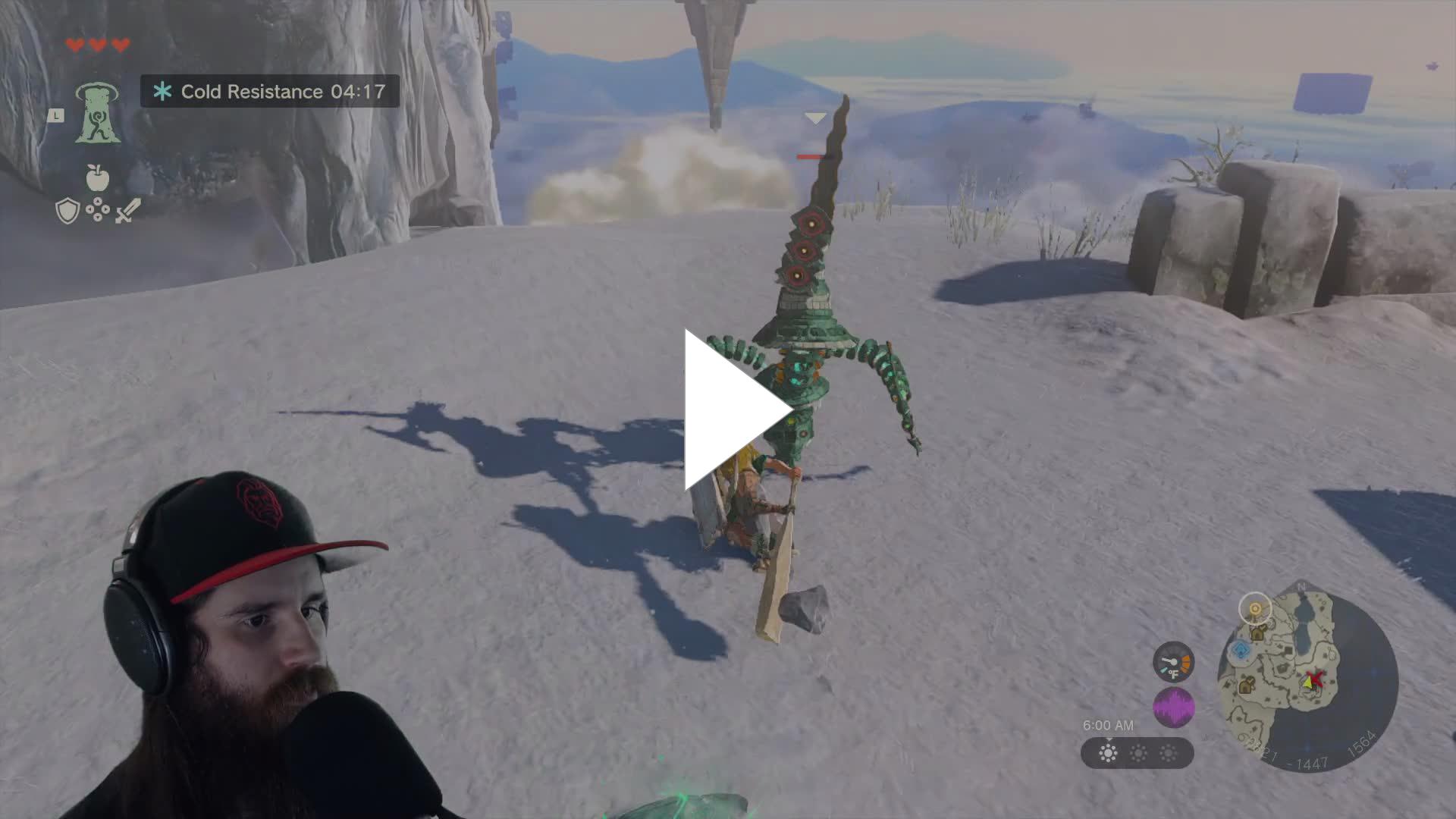This screenshot has width=1456, height=819.
Task: Activate the green Ascend ability icon
Action: point(97,114)
